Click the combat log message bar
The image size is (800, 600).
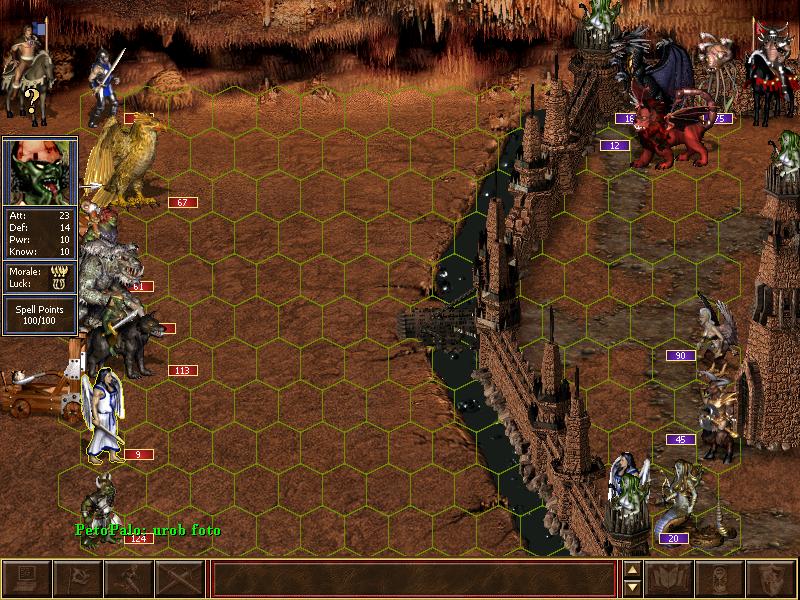click(414, 578)
